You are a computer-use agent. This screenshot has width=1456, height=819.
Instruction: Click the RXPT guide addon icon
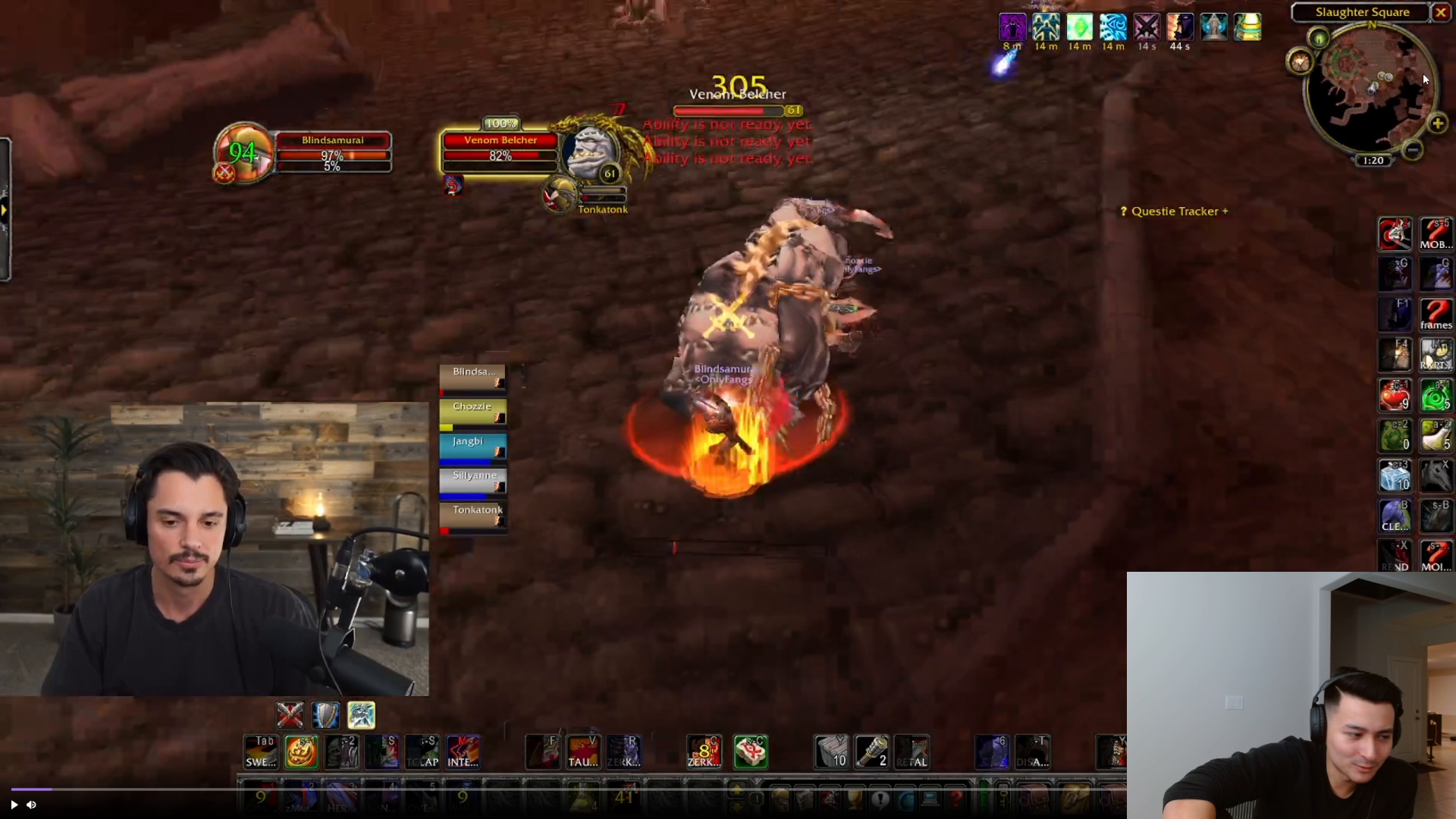(1436, 354)
